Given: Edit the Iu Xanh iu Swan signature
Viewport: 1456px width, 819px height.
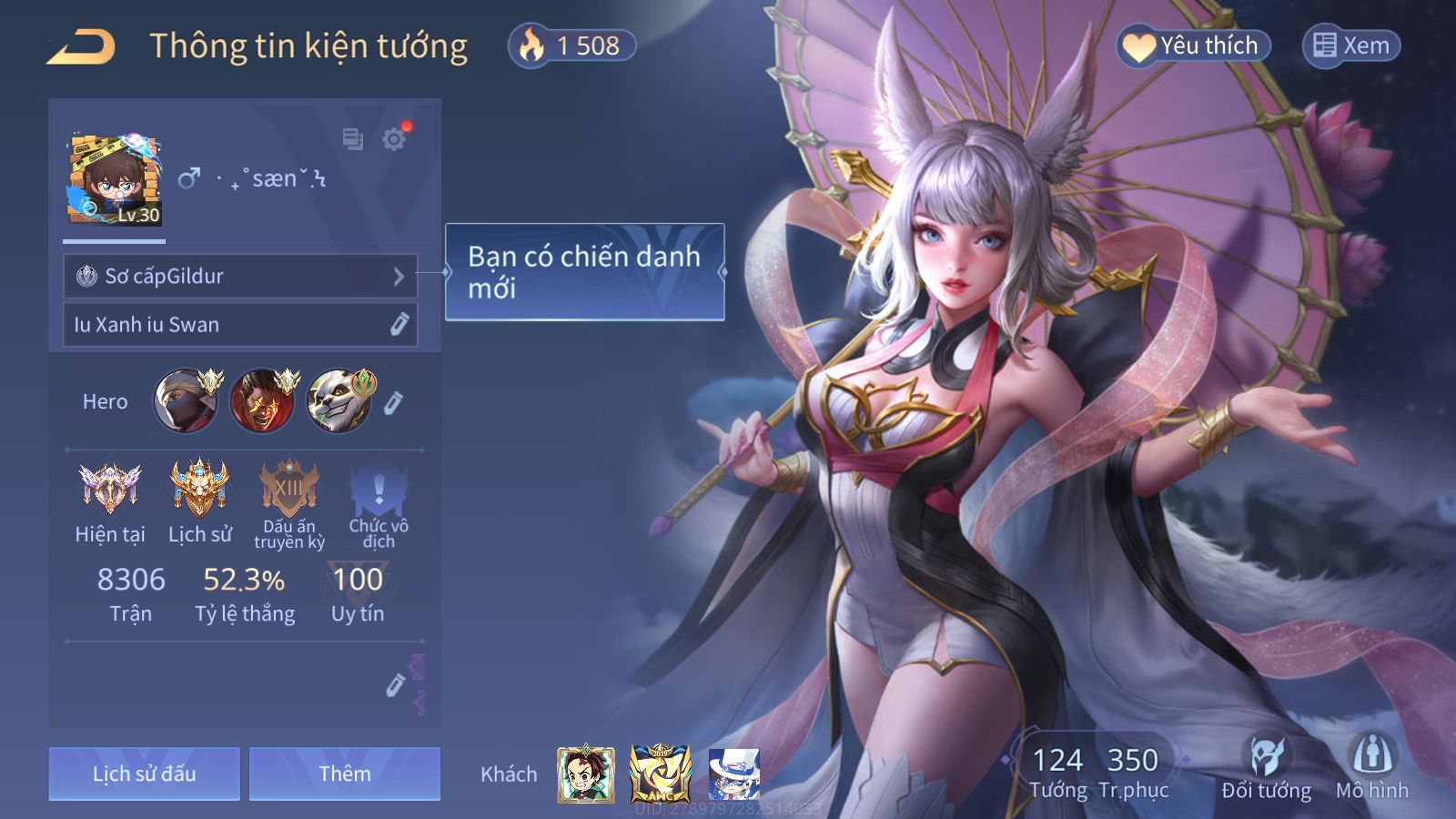Looking at the screenshot, I should click(399, 325).
